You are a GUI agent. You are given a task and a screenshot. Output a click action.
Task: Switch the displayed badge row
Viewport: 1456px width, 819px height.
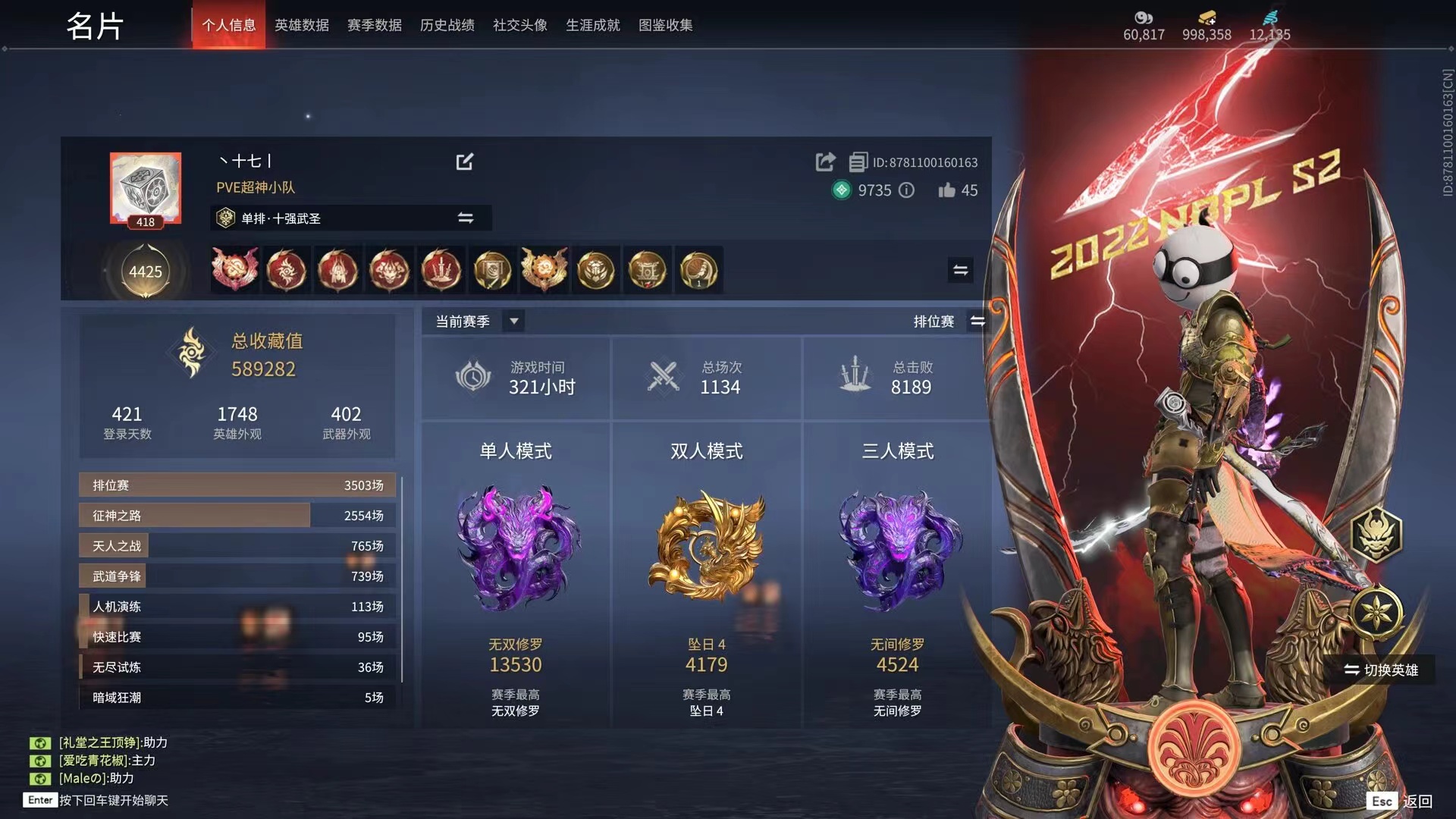[x=960, y=270]
